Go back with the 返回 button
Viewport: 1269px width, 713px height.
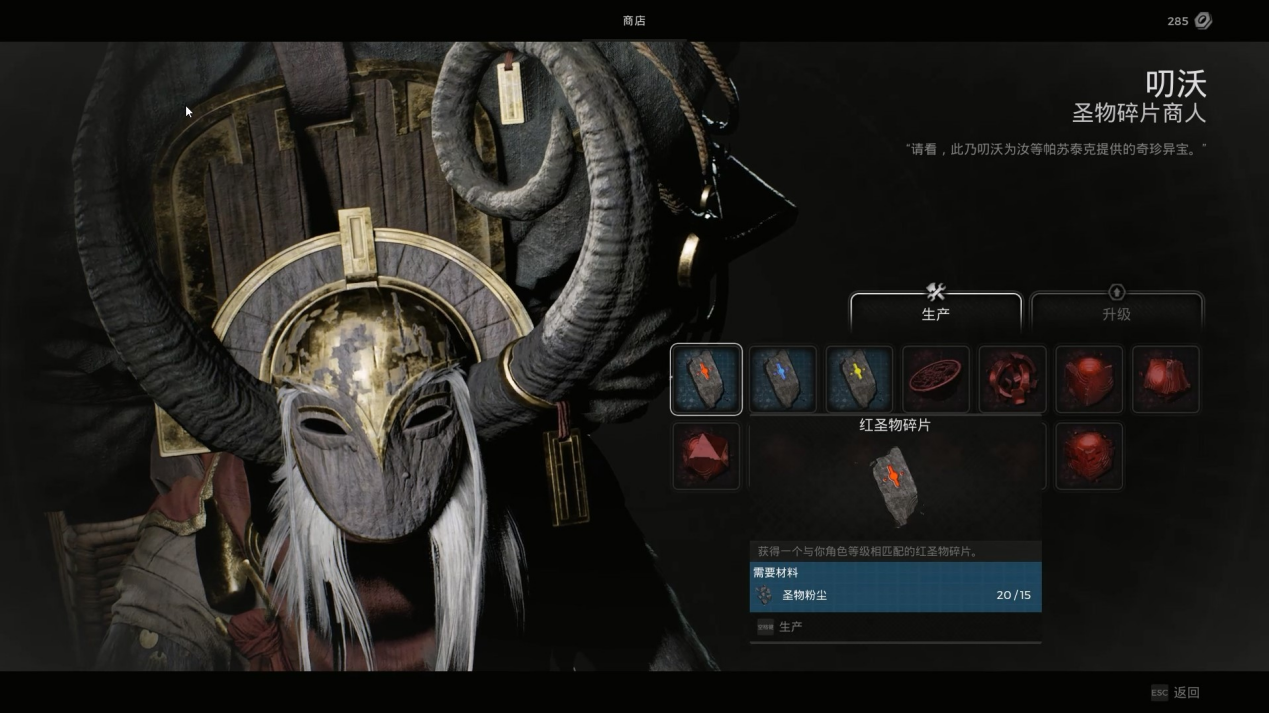(x=1176, y=692)
